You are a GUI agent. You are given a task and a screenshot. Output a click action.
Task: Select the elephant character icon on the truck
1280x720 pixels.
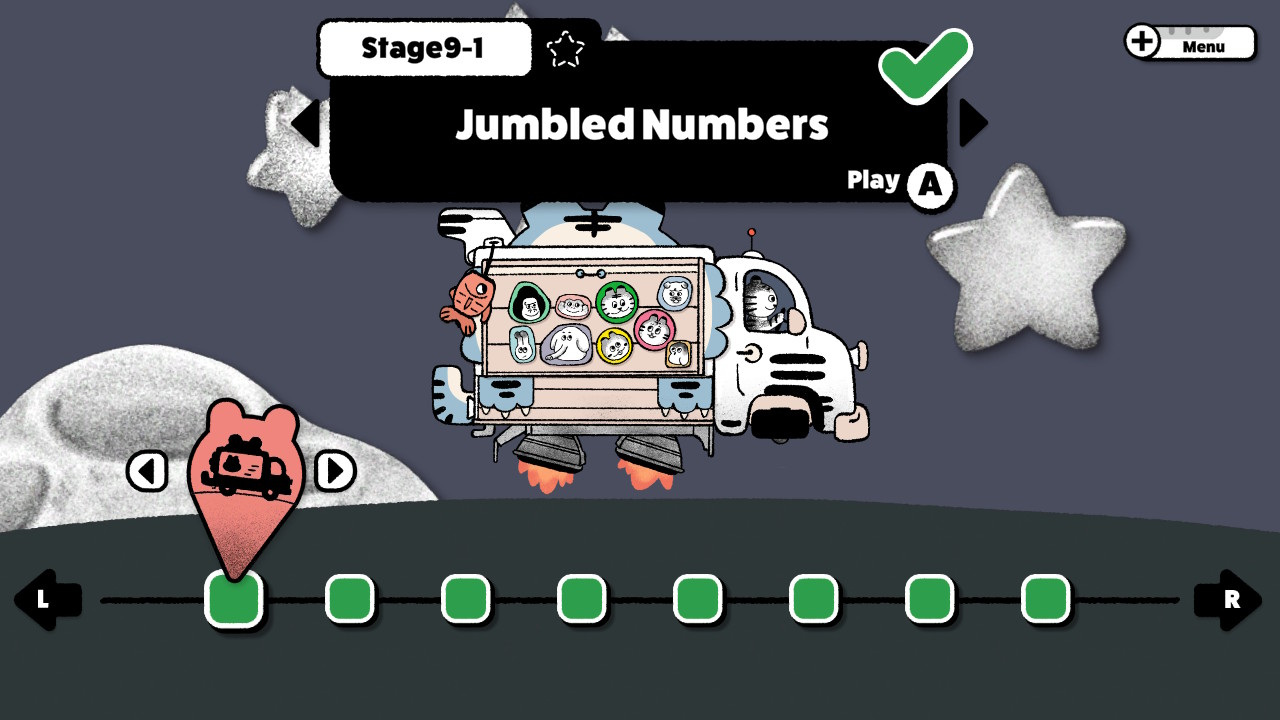[565, 344]
